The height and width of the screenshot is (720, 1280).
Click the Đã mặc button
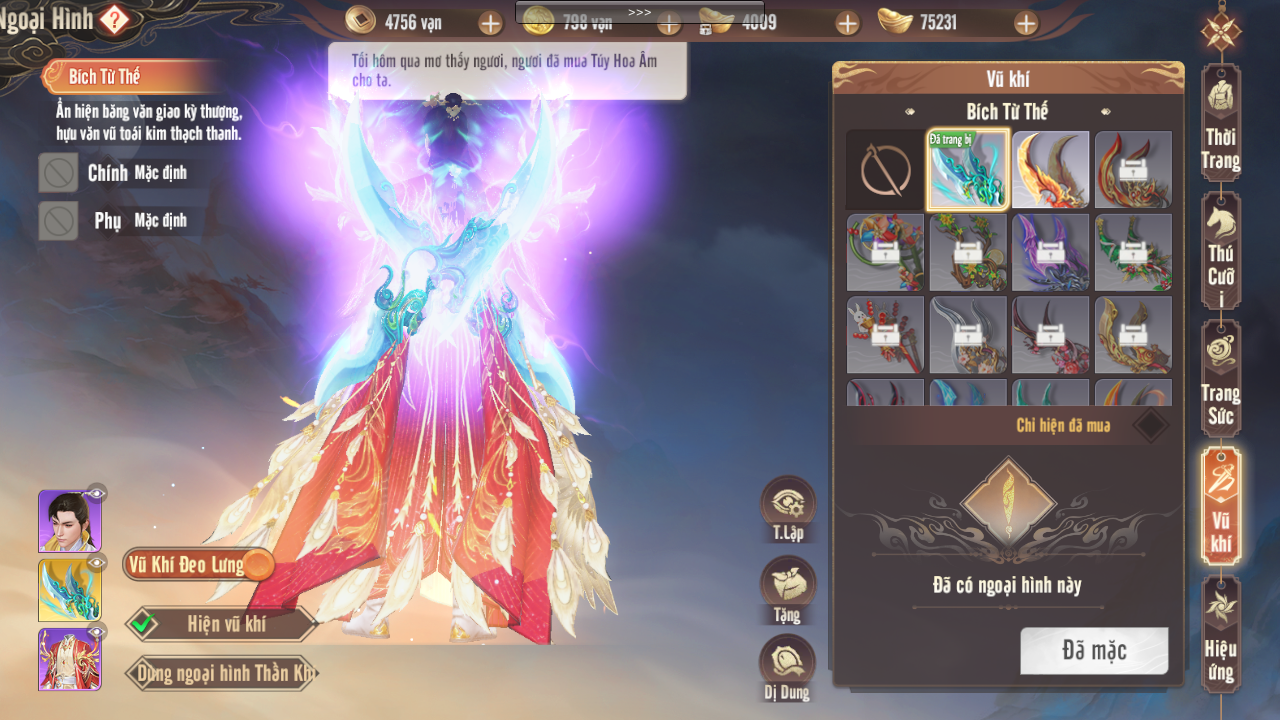click(x=1094, y=651)
